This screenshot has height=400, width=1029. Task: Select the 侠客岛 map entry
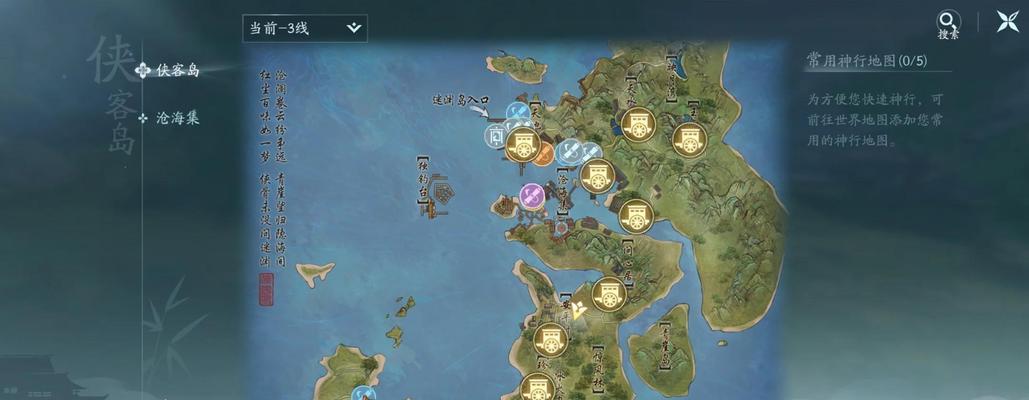[177, 70]
